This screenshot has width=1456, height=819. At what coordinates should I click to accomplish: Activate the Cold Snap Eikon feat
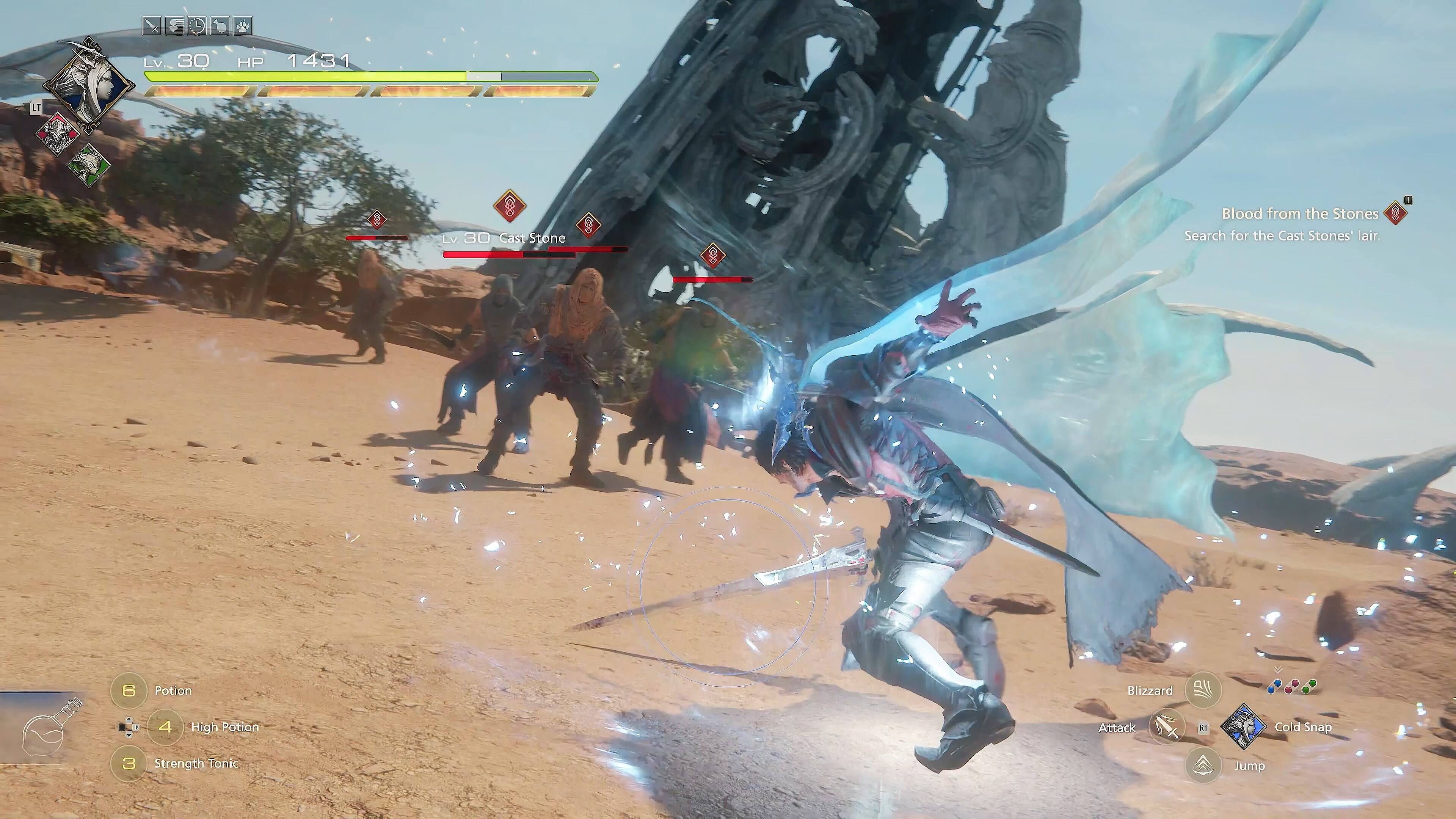(x=1243, y=727)
